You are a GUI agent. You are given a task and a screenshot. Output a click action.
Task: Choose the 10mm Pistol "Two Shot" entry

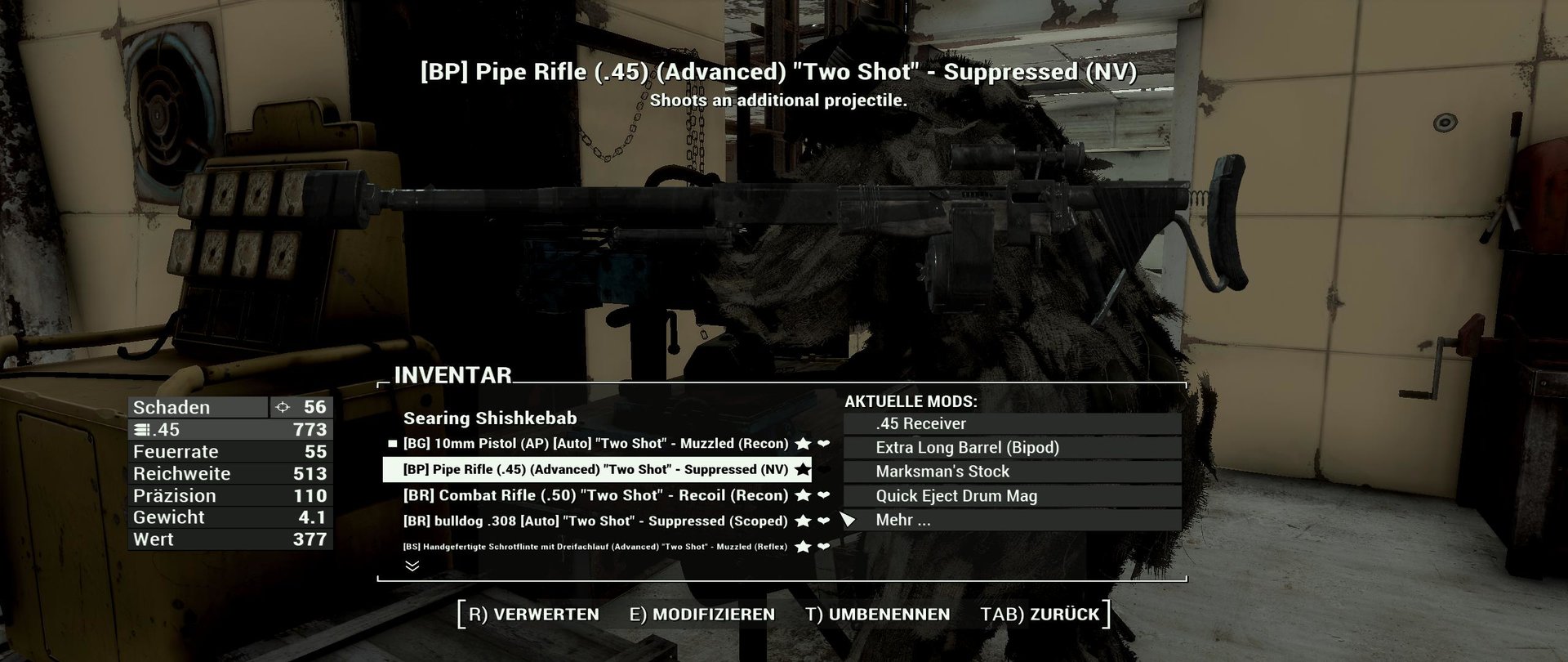[595, 444]
